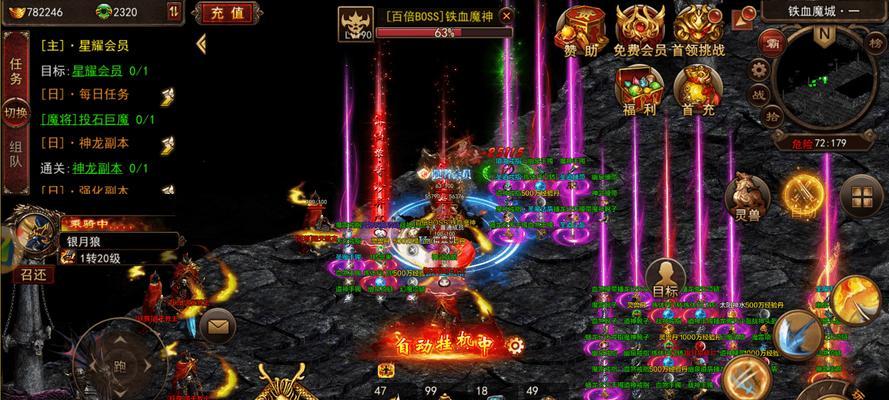This screenshot has height=400, width=889.
Task: Open the 首领挑战 boss challenge menu
Action: click(698, 30)
